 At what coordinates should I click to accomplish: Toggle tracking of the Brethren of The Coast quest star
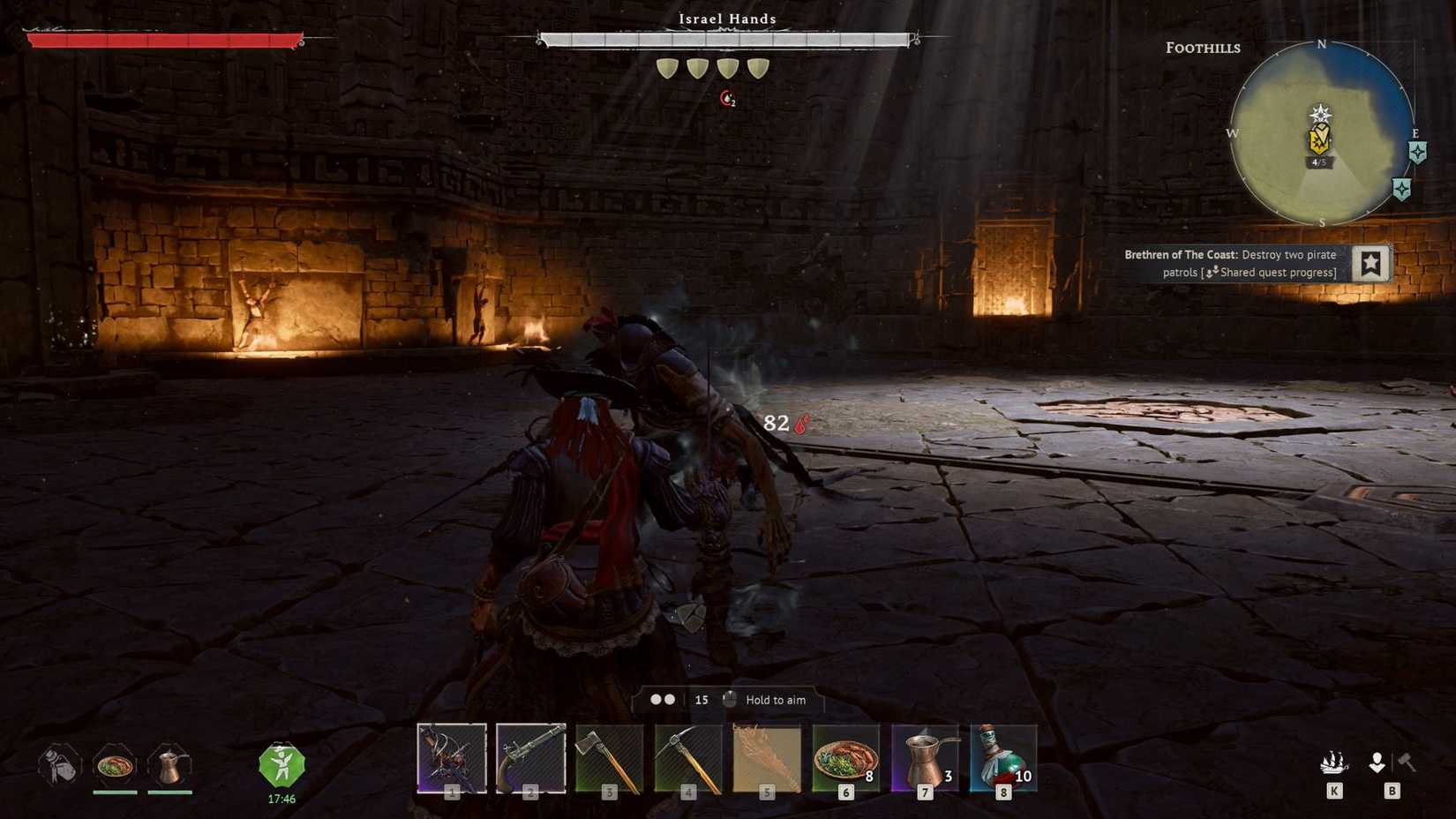pyautogui.click(x=1371, y=262)
